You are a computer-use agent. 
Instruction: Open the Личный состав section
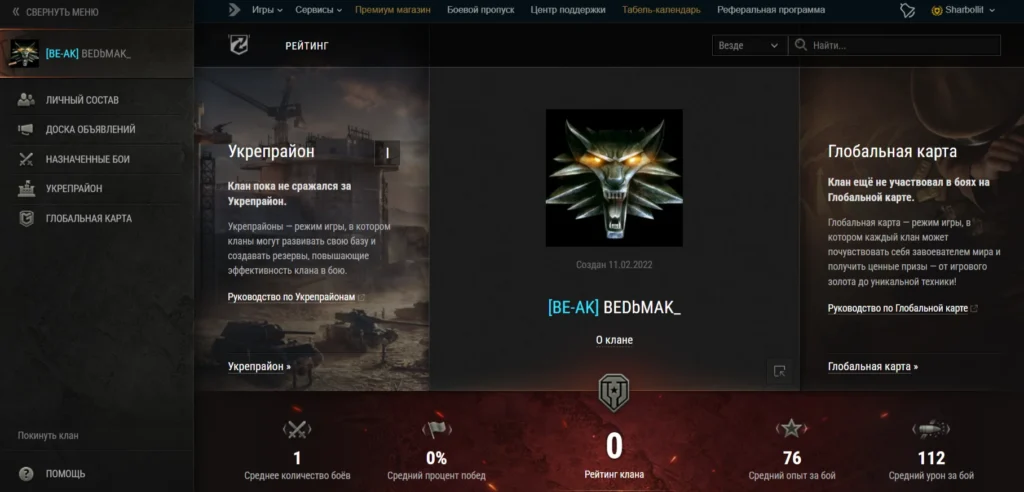click(82, 100)
